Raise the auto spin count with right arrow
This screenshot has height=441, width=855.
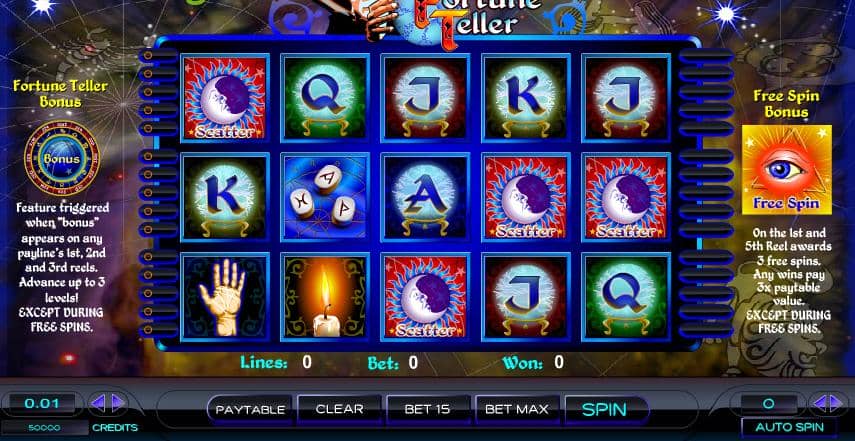pos(839,404)
